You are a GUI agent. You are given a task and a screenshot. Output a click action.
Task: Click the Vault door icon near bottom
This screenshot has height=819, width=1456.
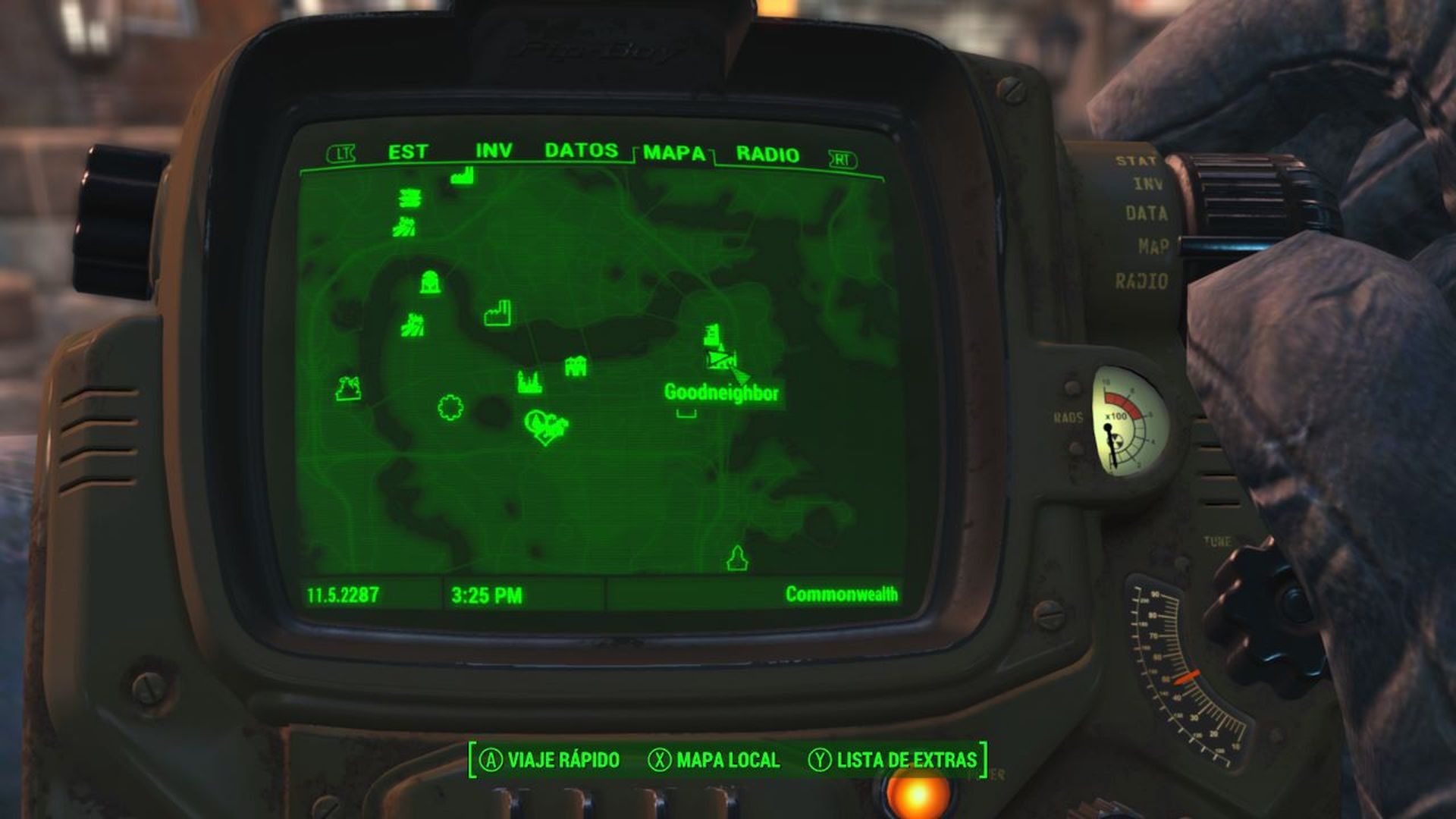click(736, 557)
